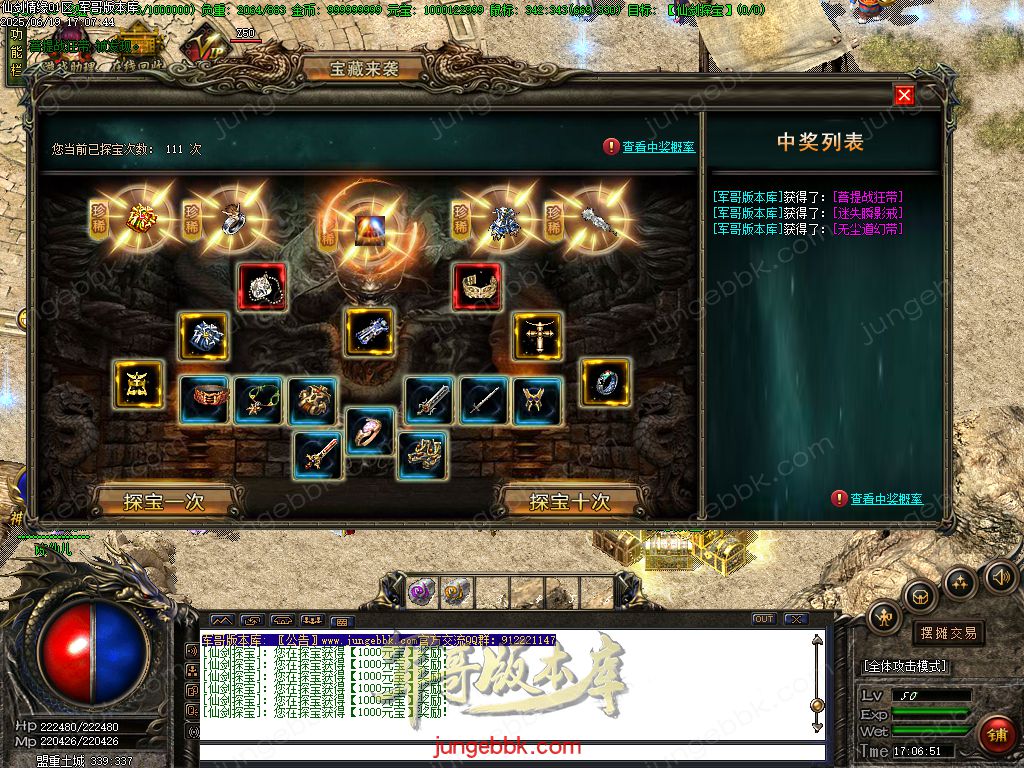1024x768 pixels.
Task: Select the red belt prize slot
Action: [x=204, y=400]
